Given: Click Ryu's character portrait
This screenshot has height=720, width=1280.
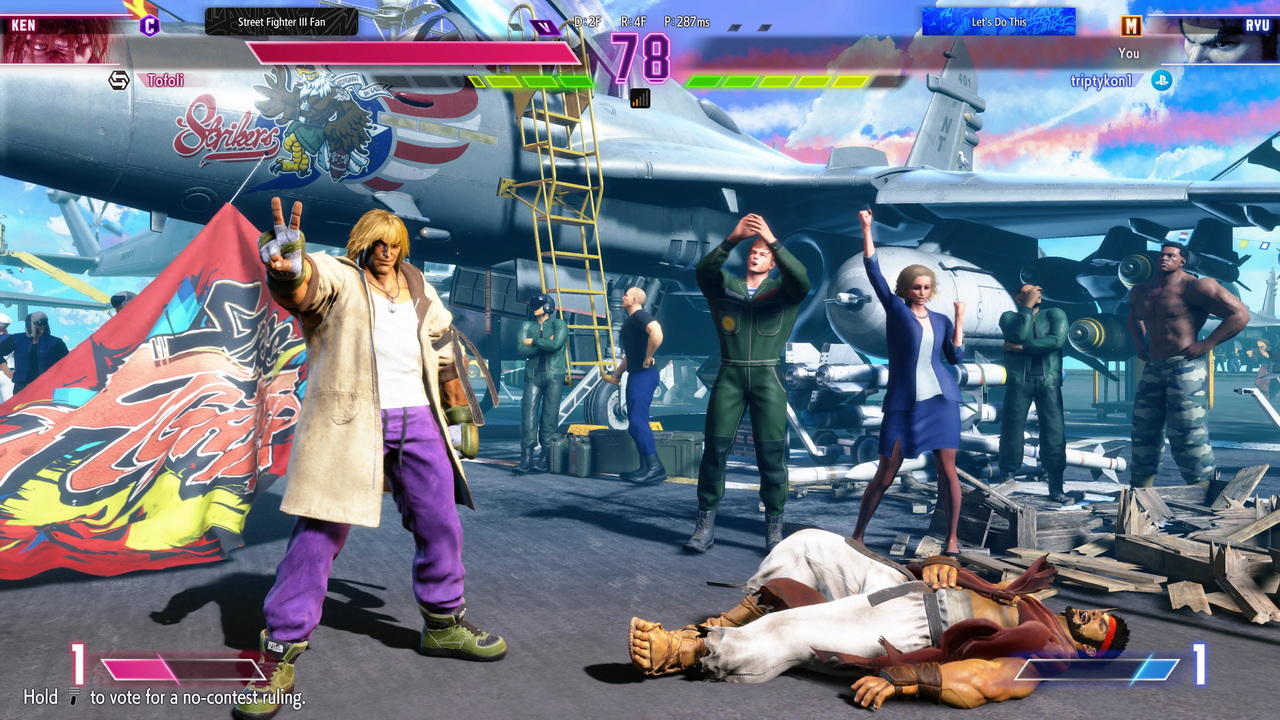Looking at the screenshot, I should tap(1221, 40).
